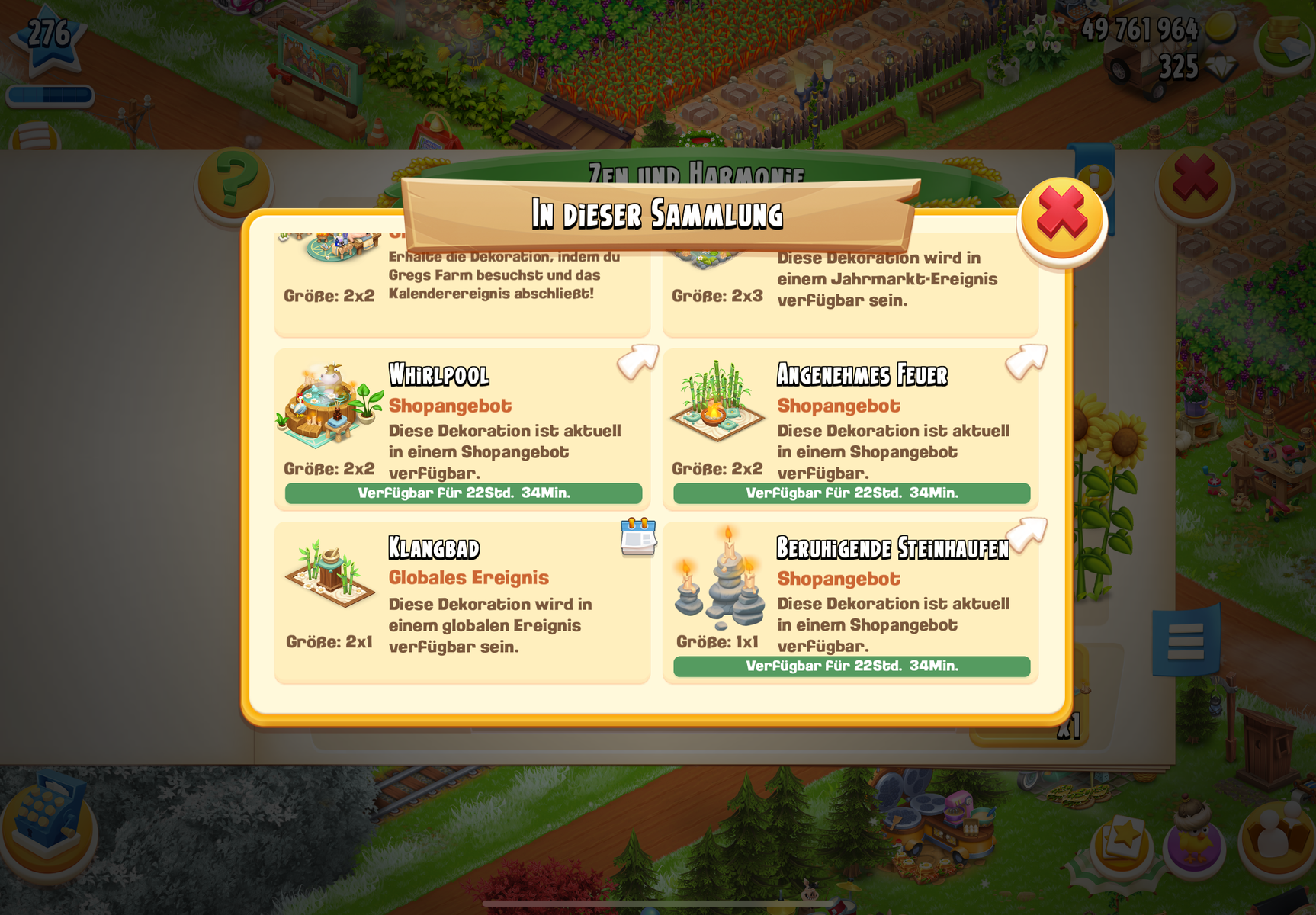Open the question mark help button

coord(233,181)
